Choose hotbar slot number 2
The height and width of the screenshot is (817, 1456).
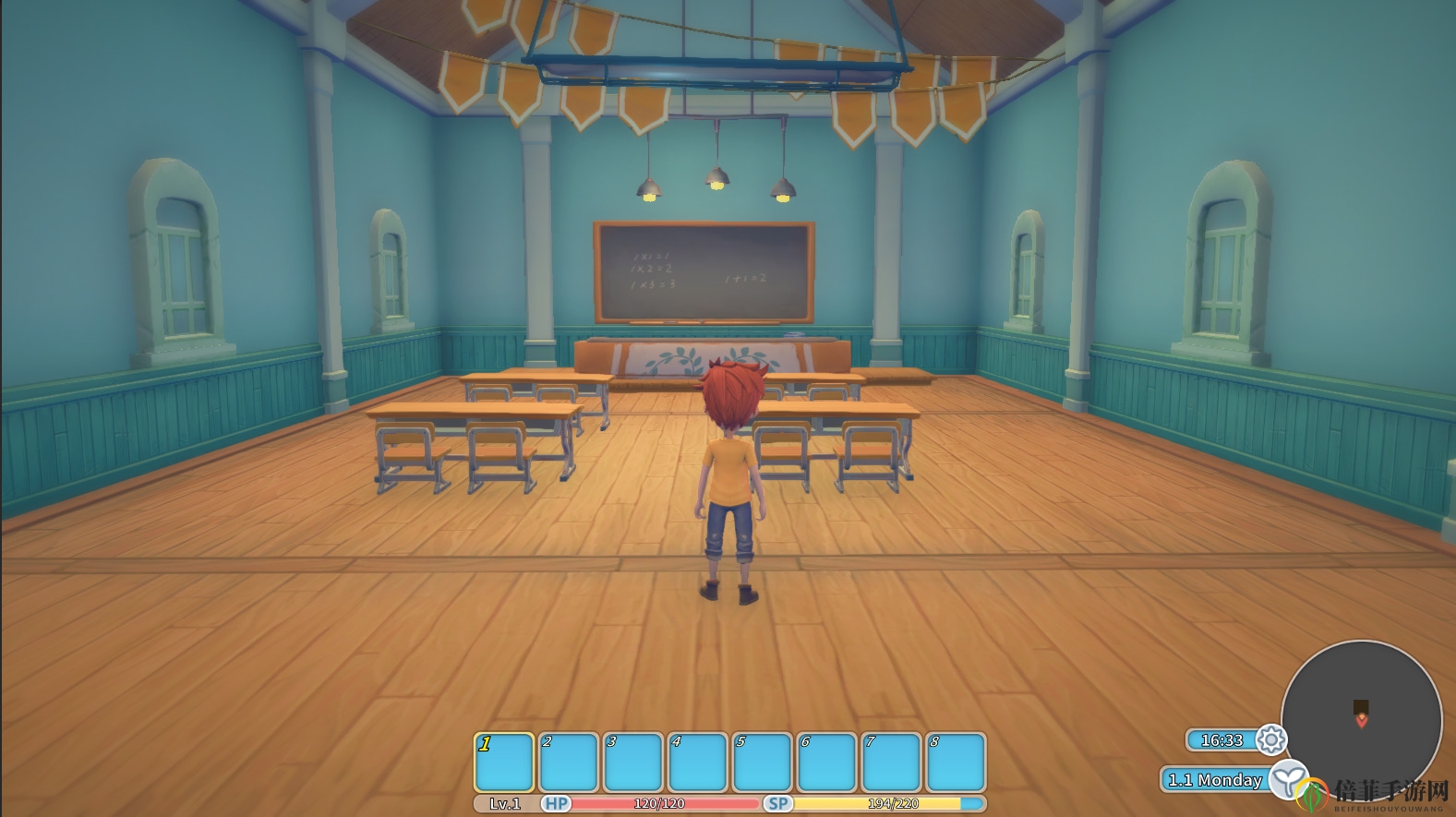coord(569,763)
